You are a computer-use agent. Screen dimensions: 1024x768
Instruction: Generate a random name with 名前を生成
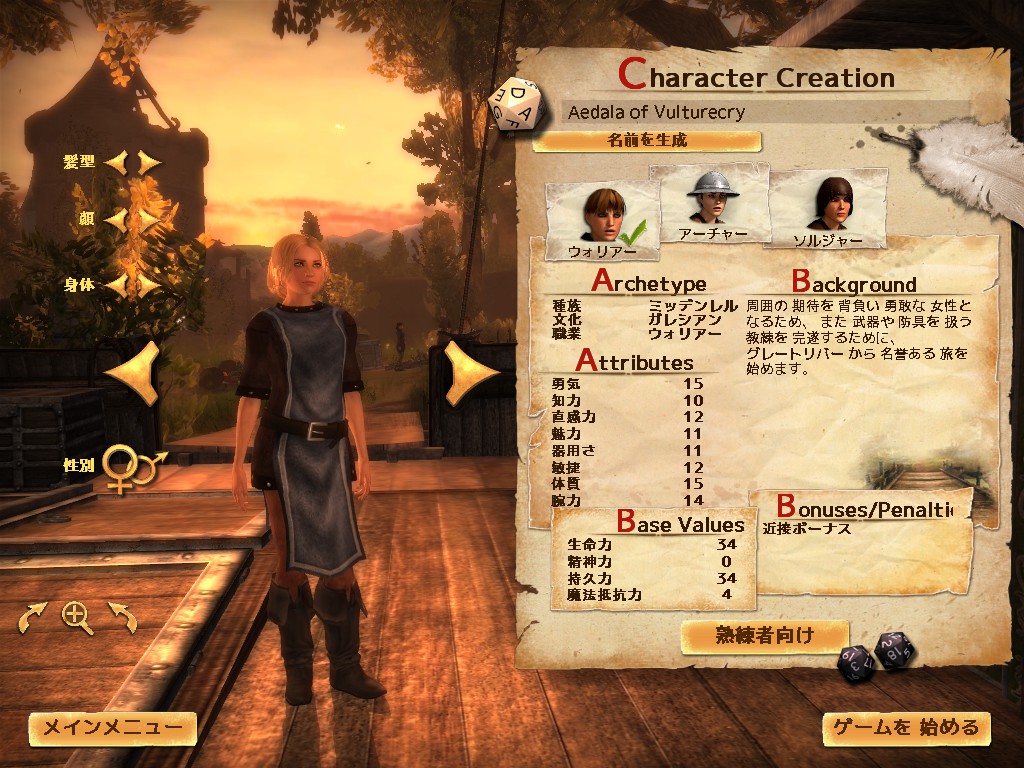(647, 141)
